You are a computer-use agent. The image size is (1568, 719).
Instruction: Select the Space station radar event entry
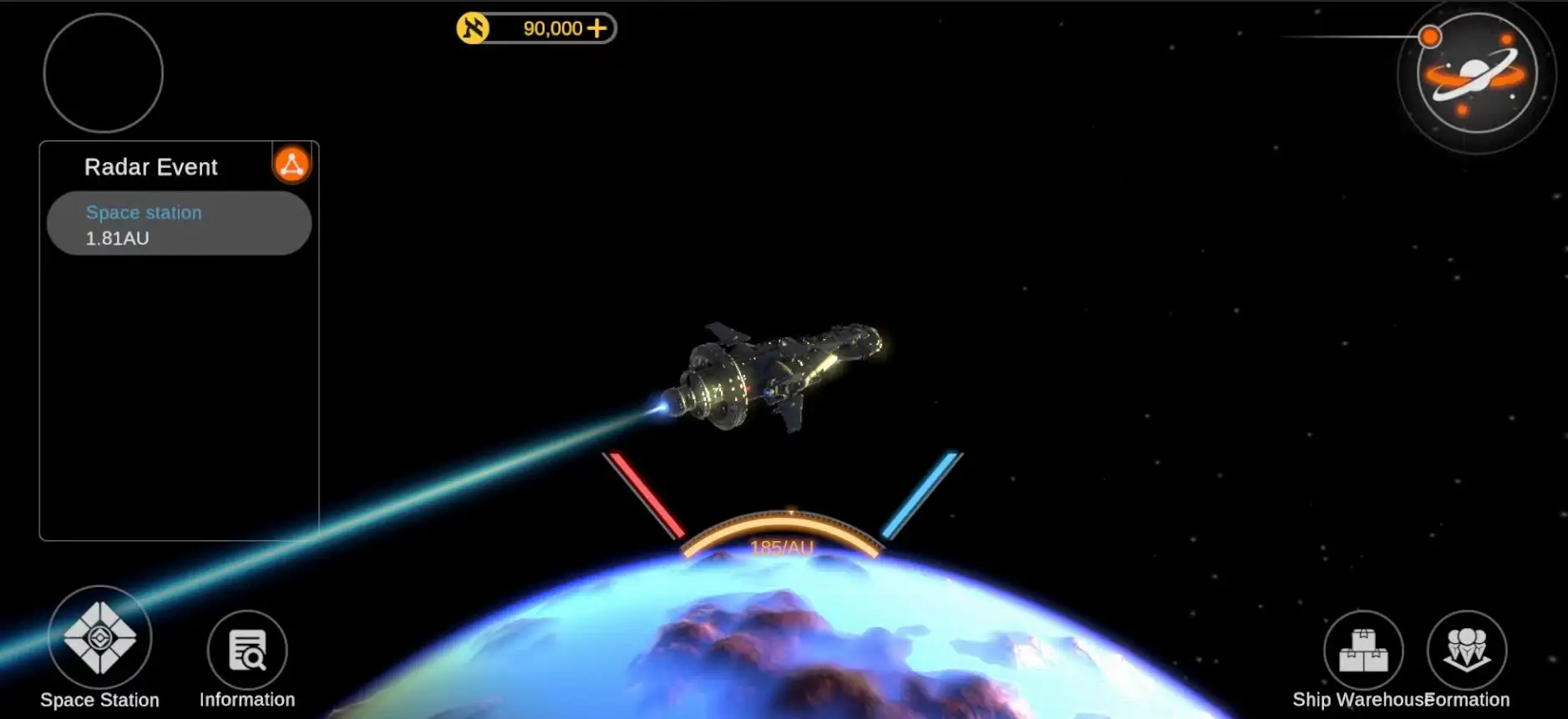click(179, 224)
